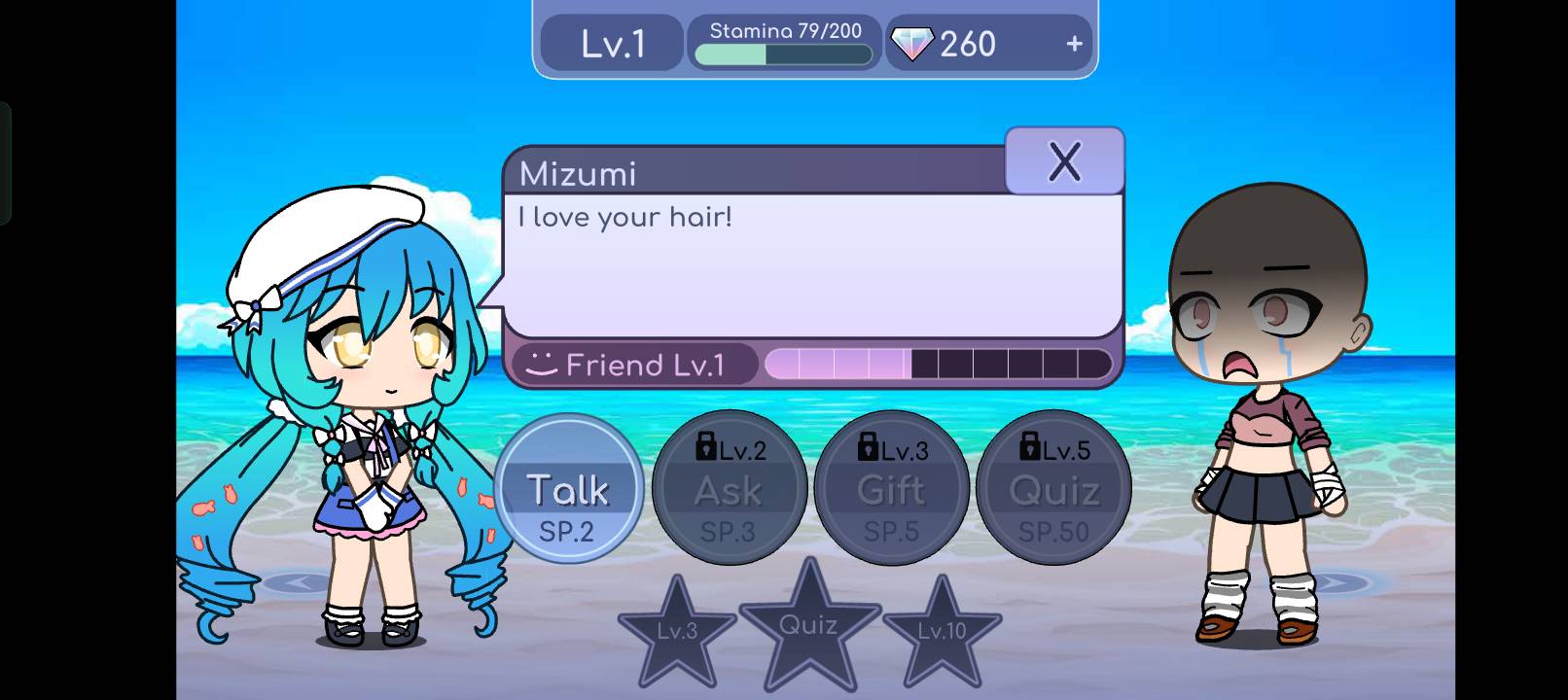Open the center Quiz star
Screen dimensions: 1568x700
coord(809,626)
